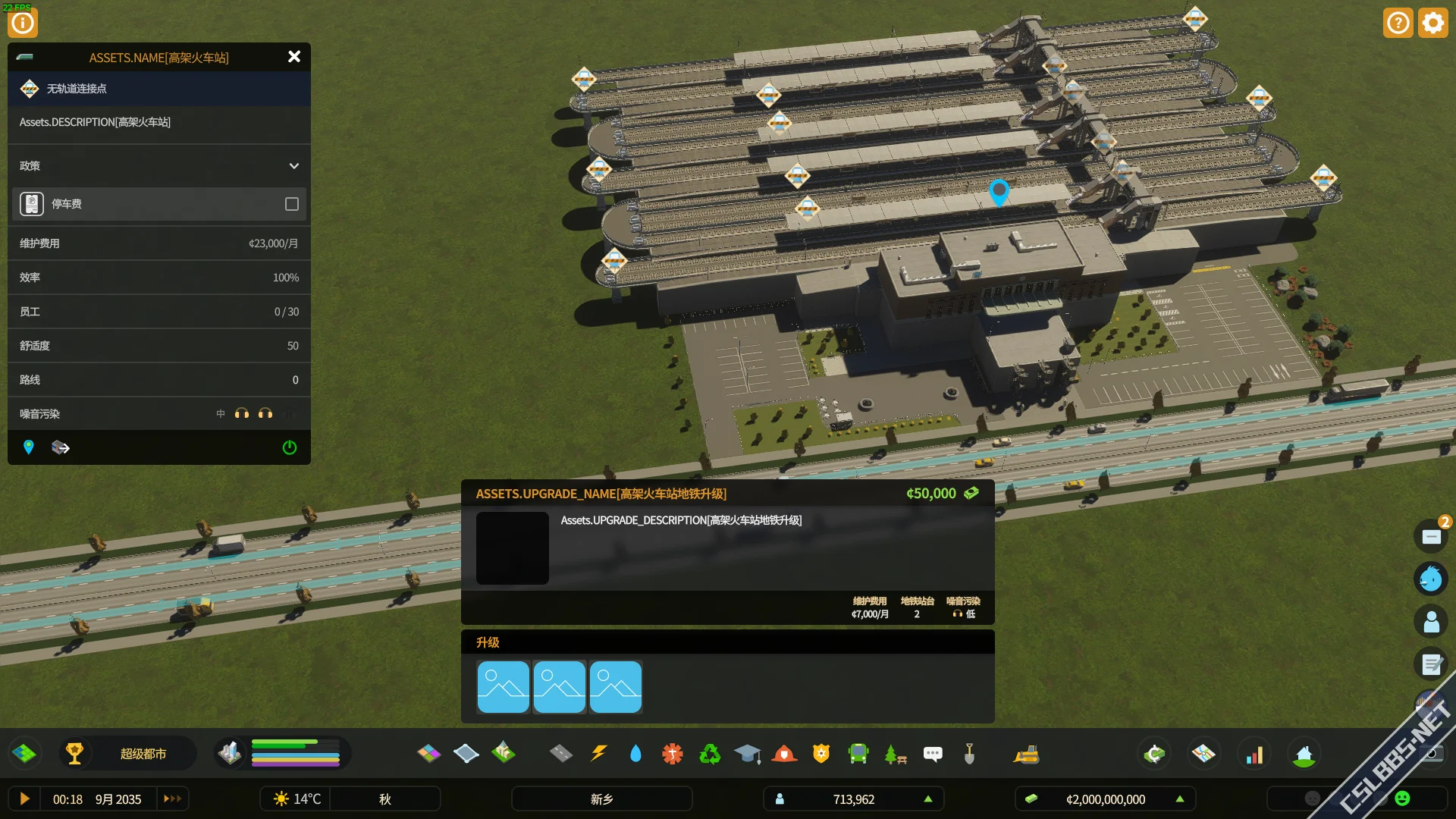
Task: Open the help question mark menu
Action: click(1398, 23)
